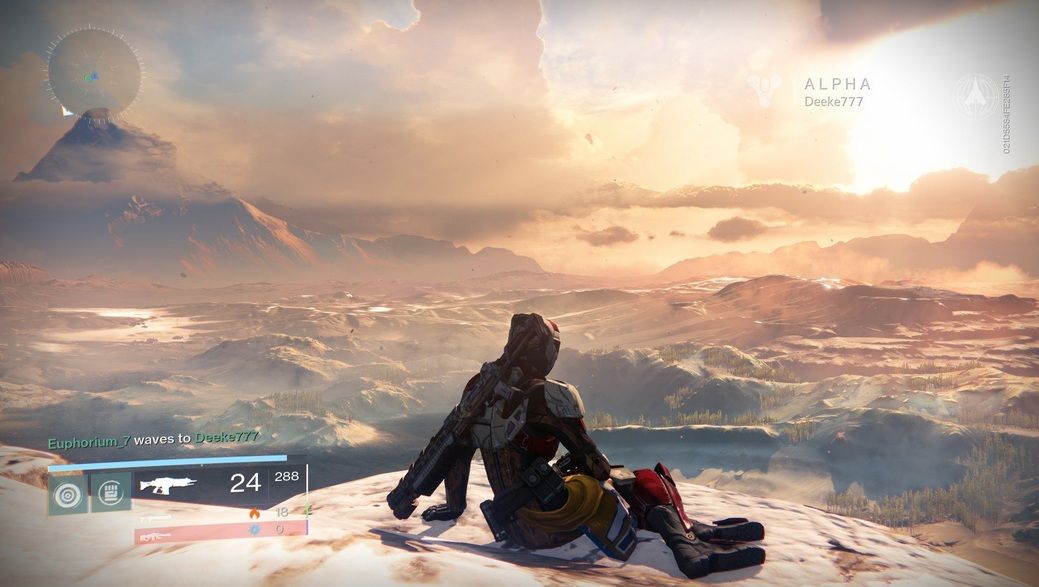Select the primary auto rifle weapon
1039x587 pixels.
click(168, 485)
